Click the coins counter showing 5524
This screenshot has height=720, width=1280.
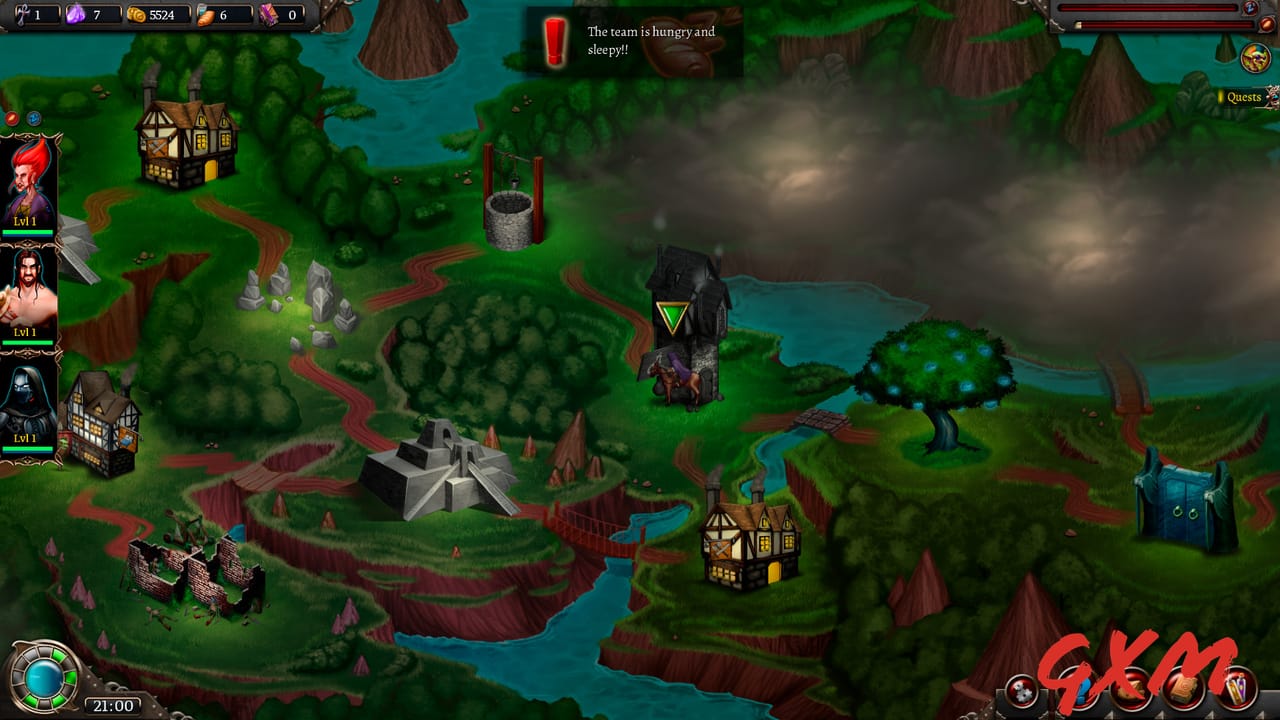pyautogui.click(x=150, y=15)
